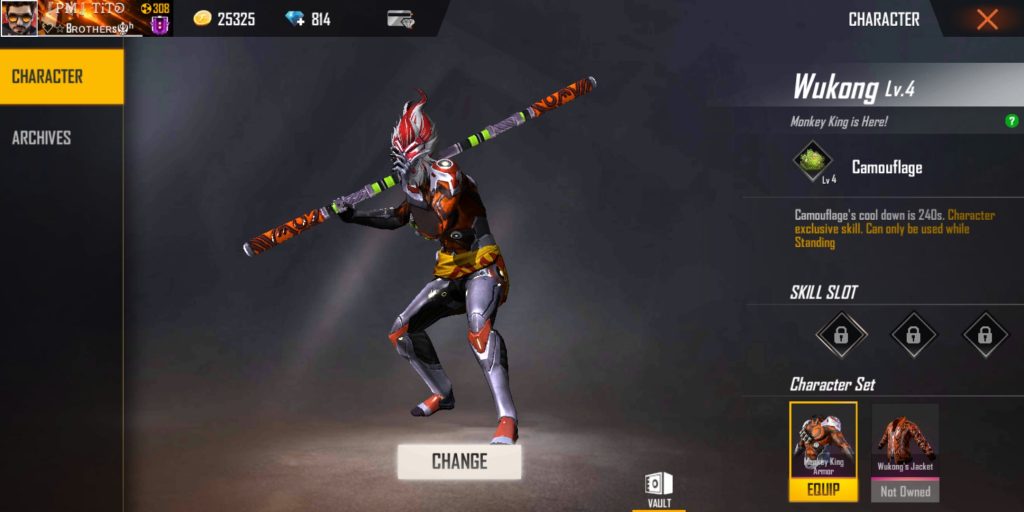Open the player profile avatar
Viewport: 1024px width, 512px height.
click(x=19, y=18)
